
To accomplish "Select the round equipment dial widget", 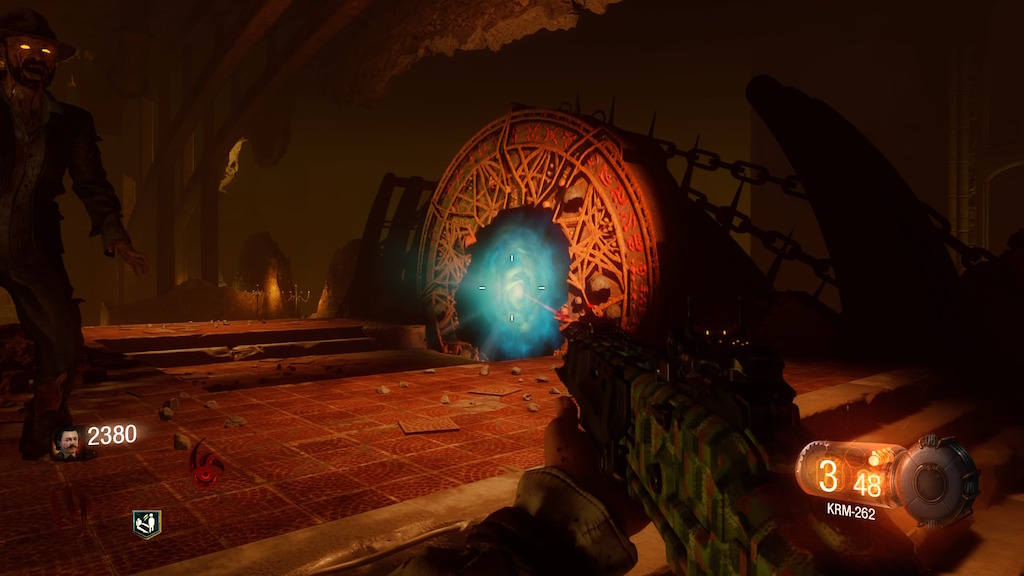I will (x=935, y=480).
